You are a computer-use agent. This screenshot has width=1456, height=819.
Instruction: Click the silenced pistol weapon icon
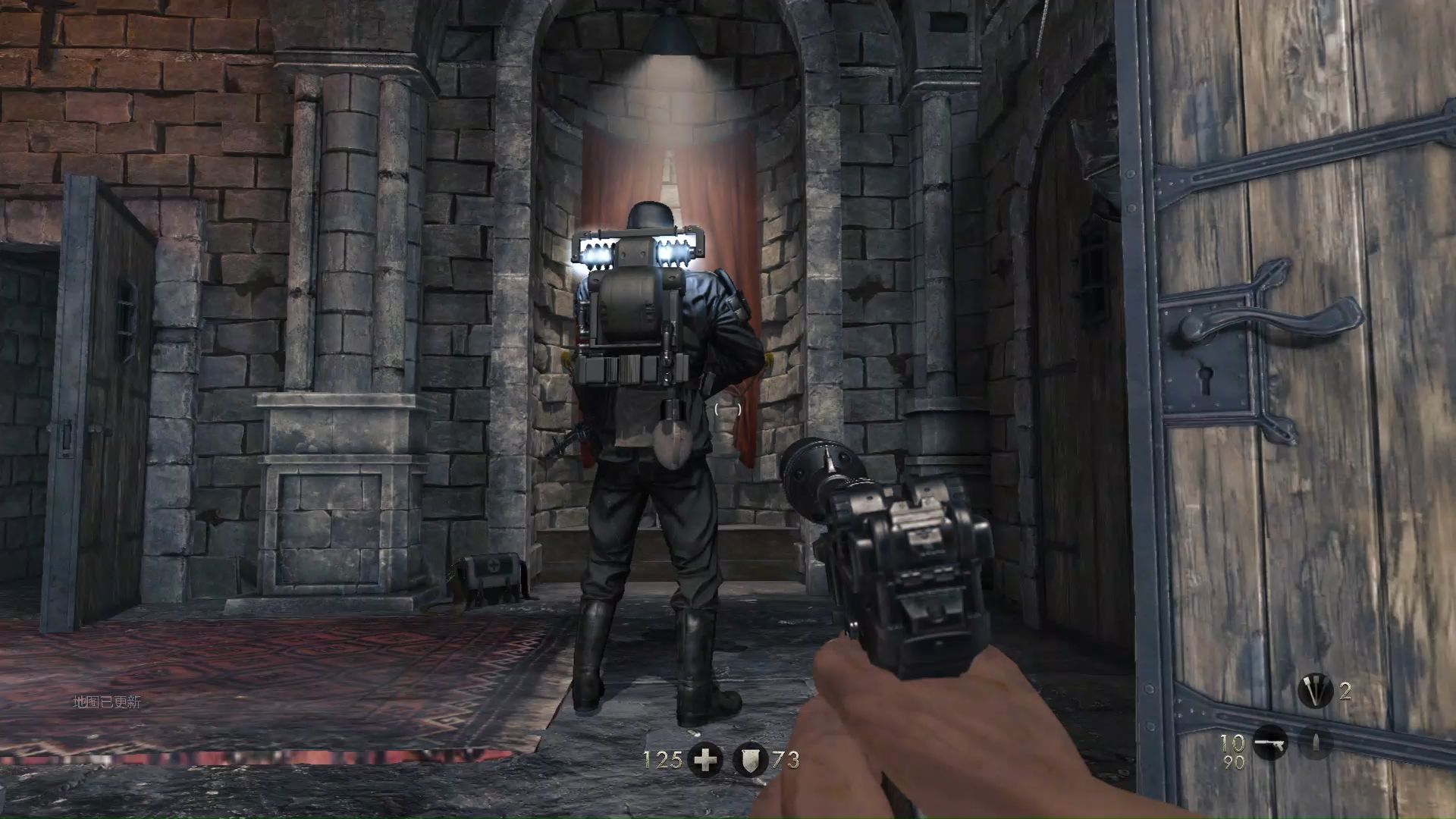click(x=1270, y=743)
